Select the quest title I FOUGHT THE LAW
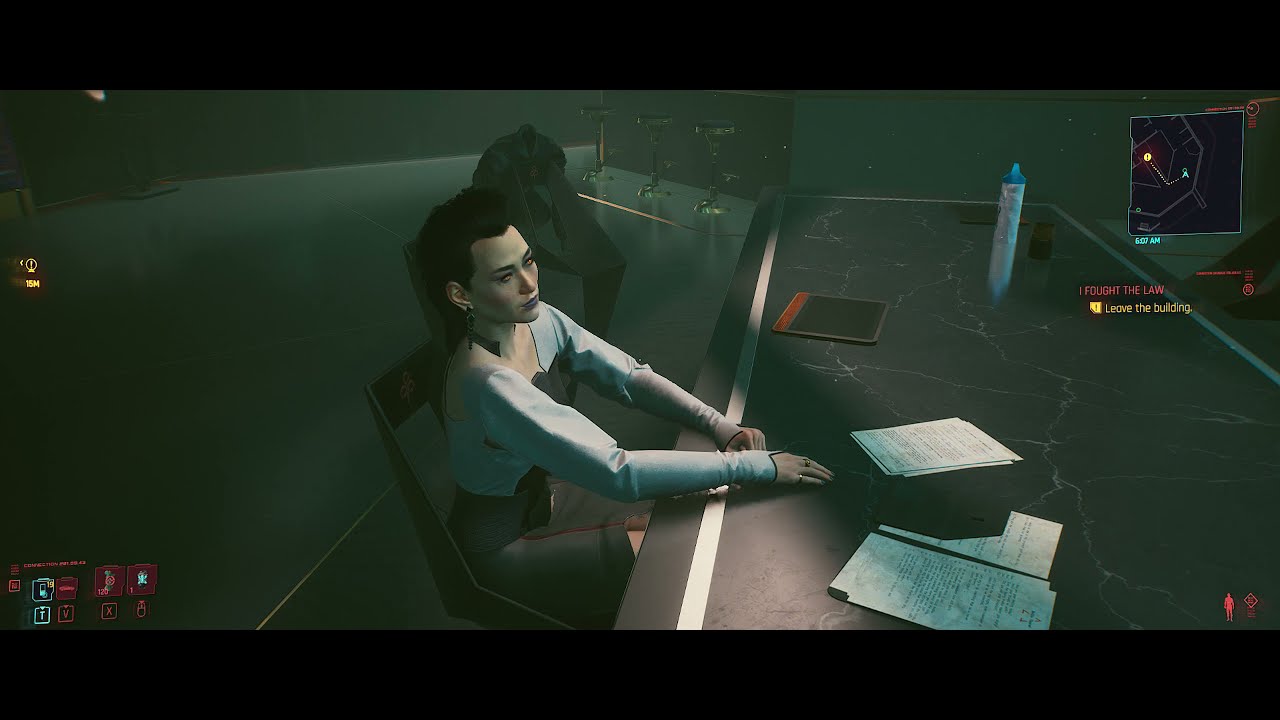Screen dimensions: 1280x720 click(x=1121, y=289)
